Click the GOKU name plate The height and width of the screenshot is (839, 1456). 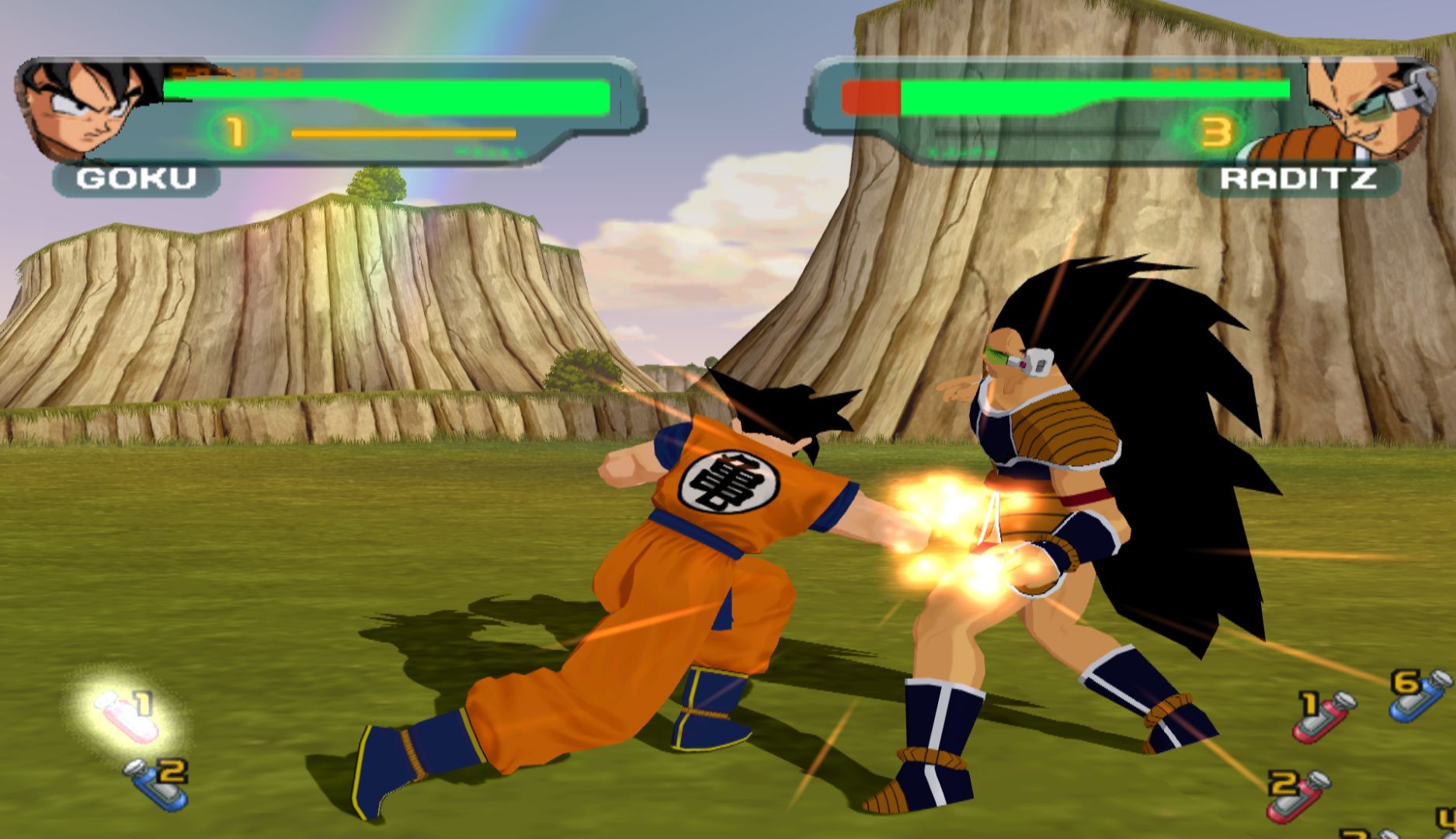pyautogui.click(x=137, y=179)
